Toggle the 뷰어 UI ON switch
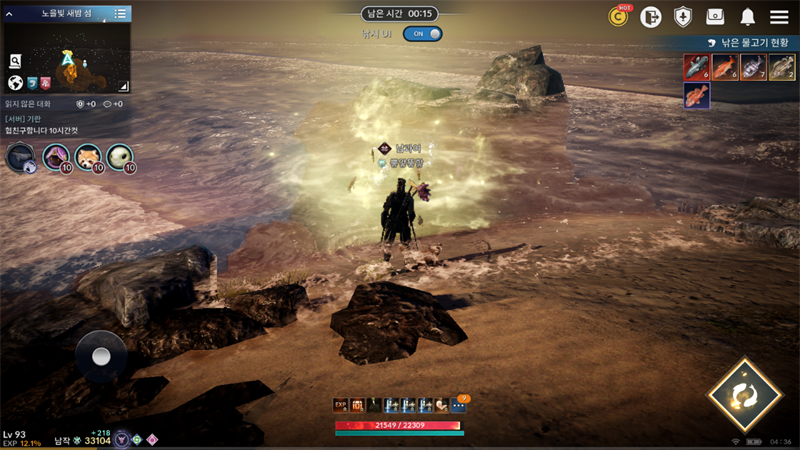 point(422,33)
